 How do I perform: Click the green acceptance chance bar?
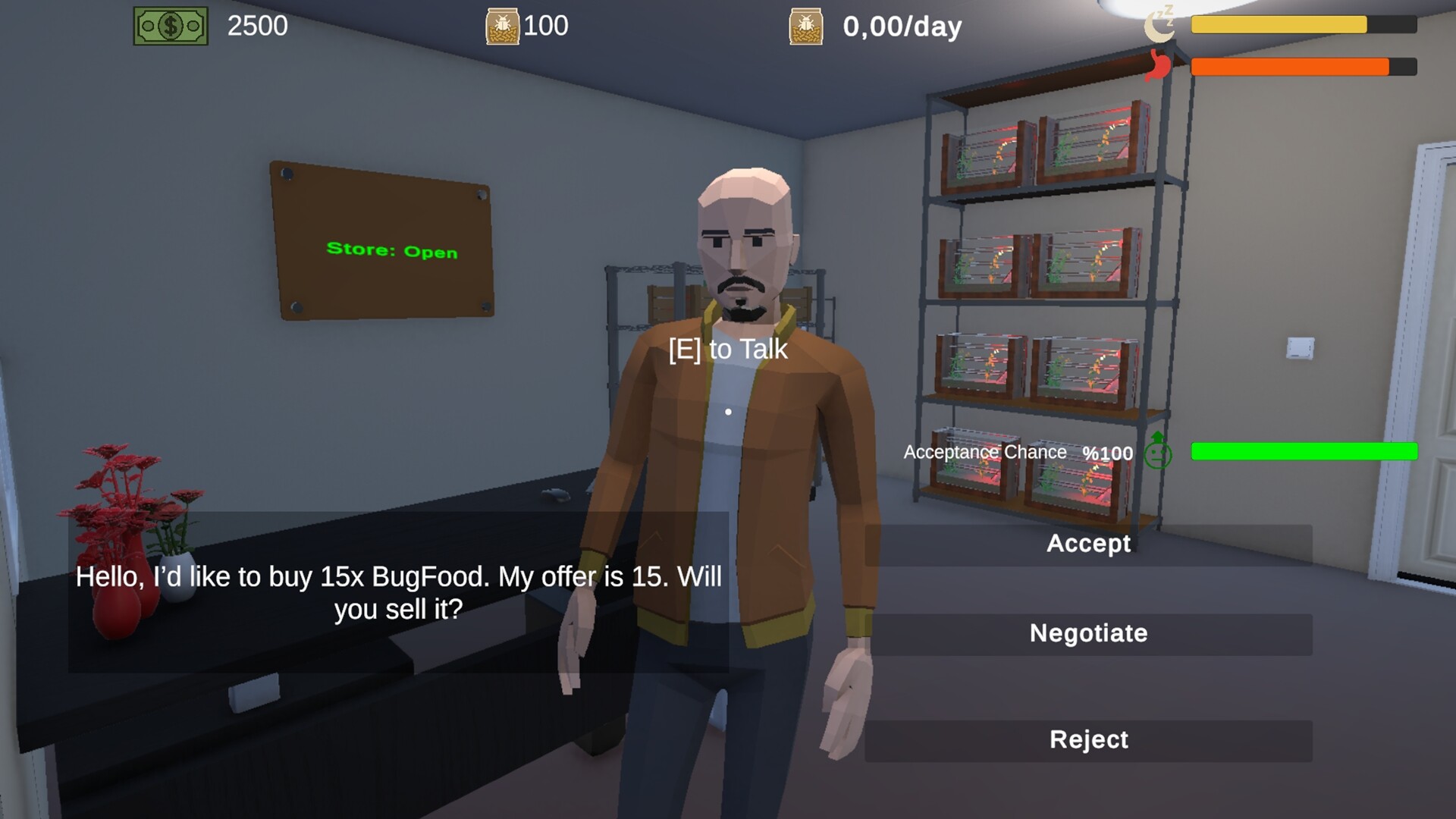tap(1304, 451)
